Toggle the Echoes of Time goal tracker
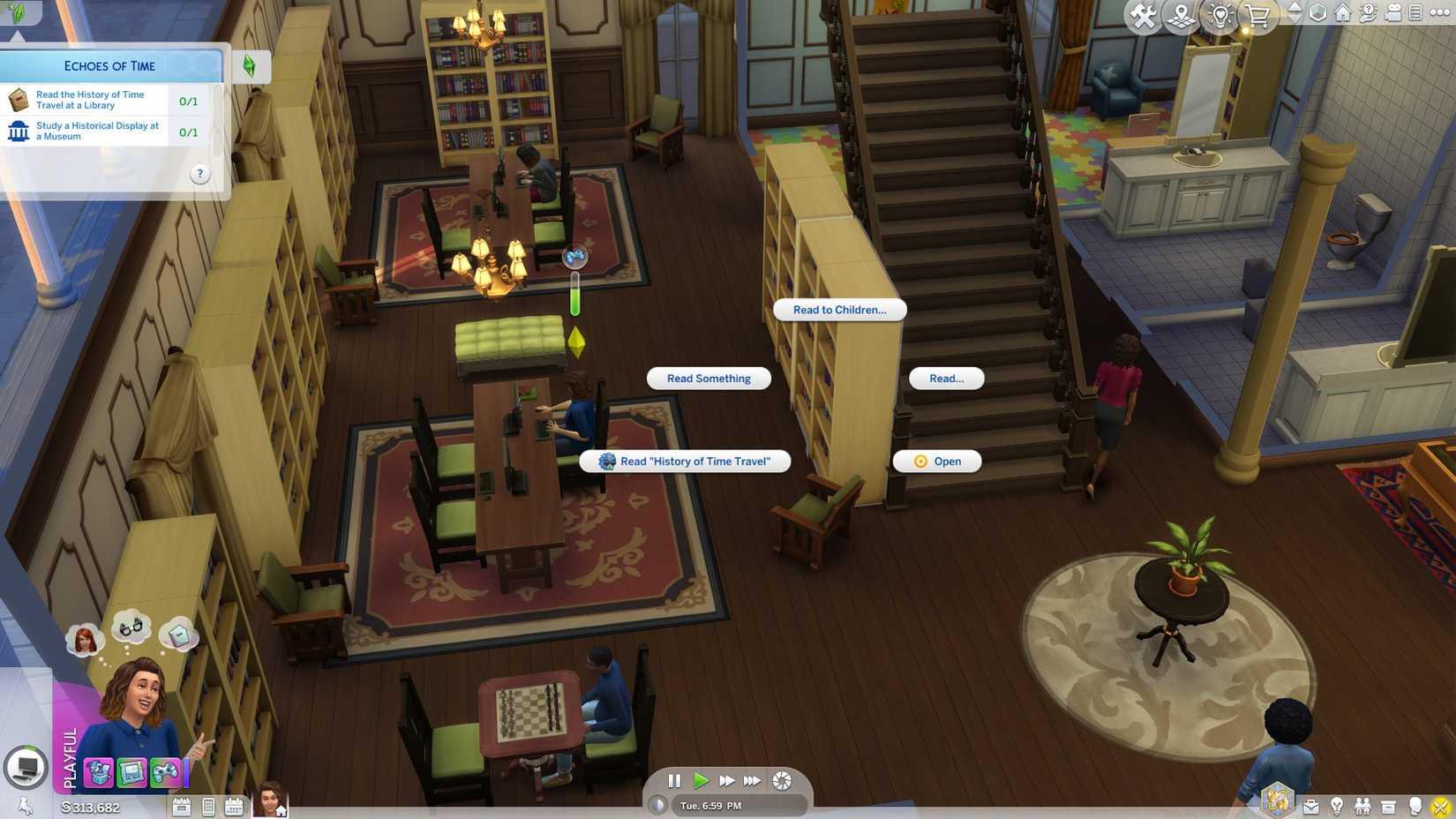 [250, 65]
